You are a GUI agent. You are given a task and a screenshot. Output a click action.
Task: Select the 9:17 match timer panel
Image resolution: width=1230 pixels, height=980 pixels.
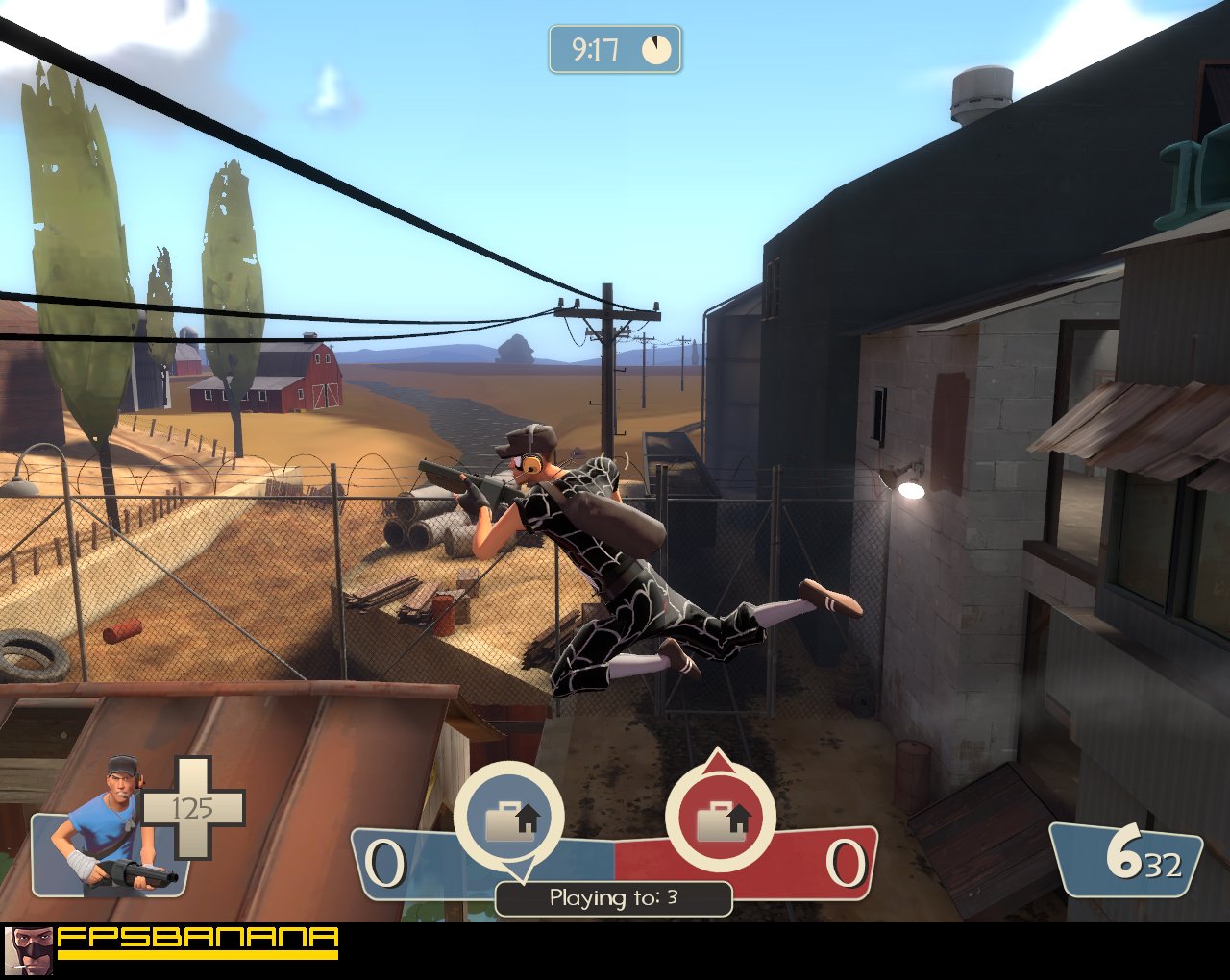tap(613, 47)
